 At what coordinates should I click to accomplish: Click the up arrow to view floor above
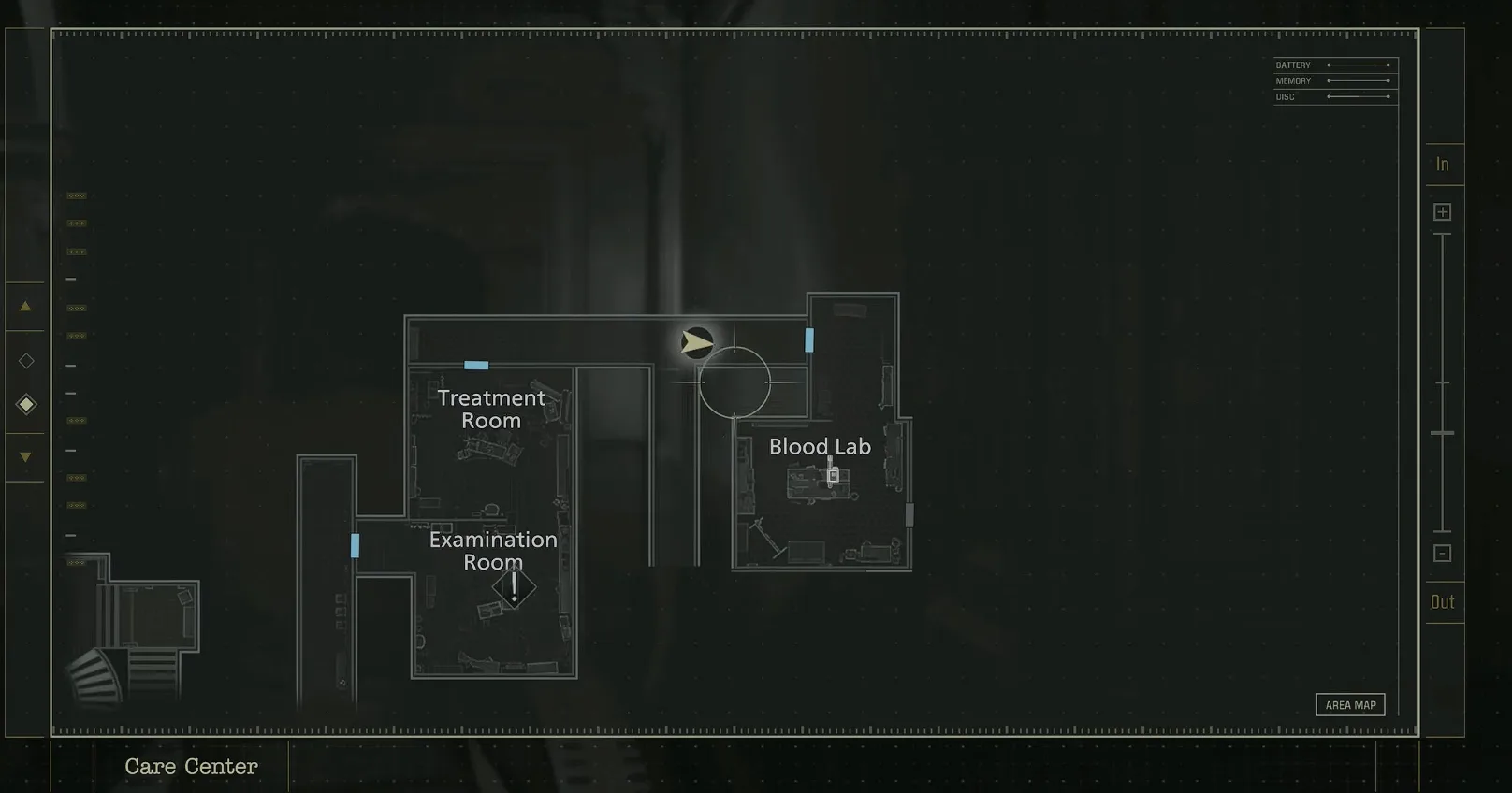pos(25,306)
